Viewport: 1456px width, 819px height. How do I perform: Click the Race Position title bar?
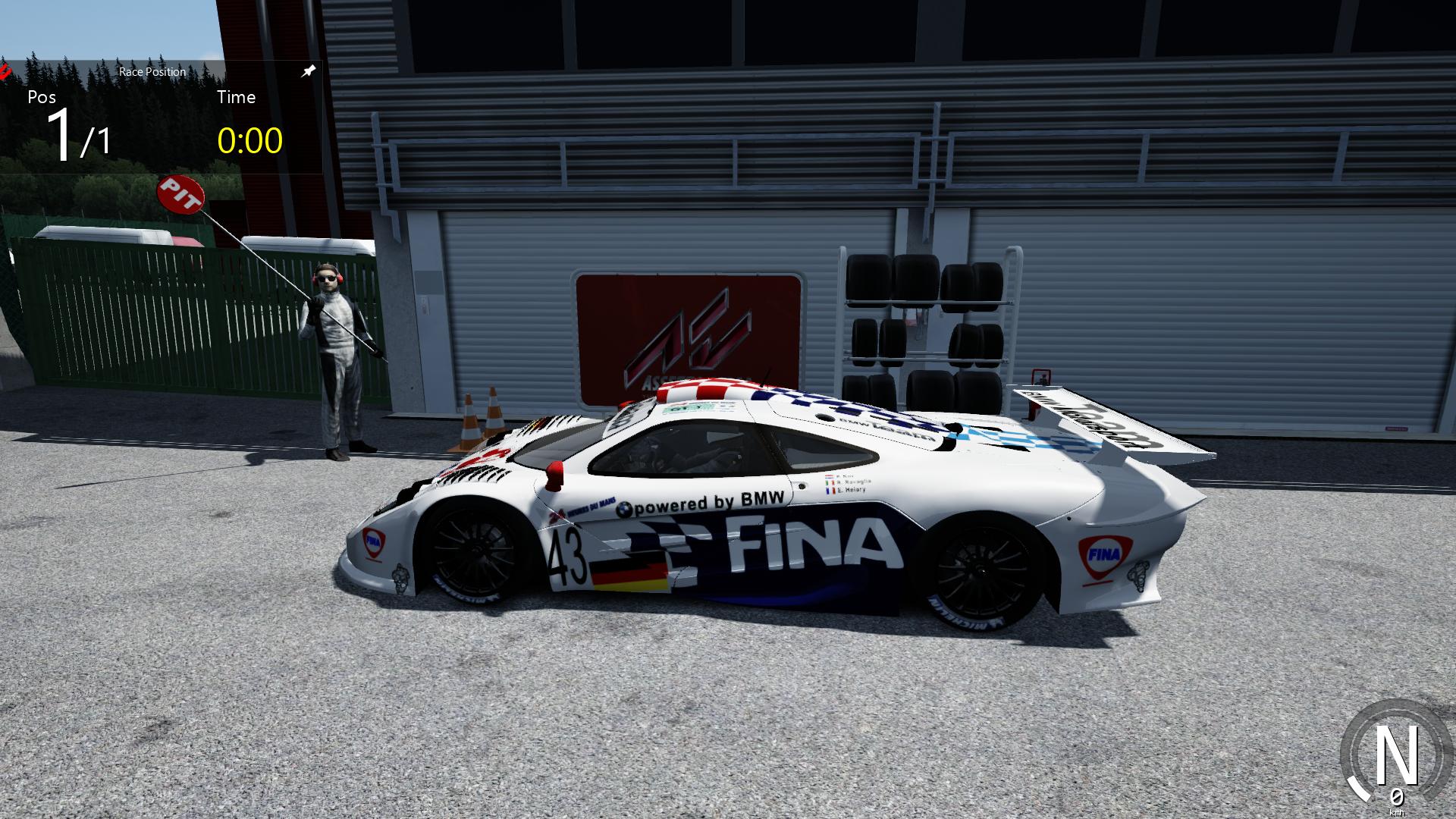point(152,71)
